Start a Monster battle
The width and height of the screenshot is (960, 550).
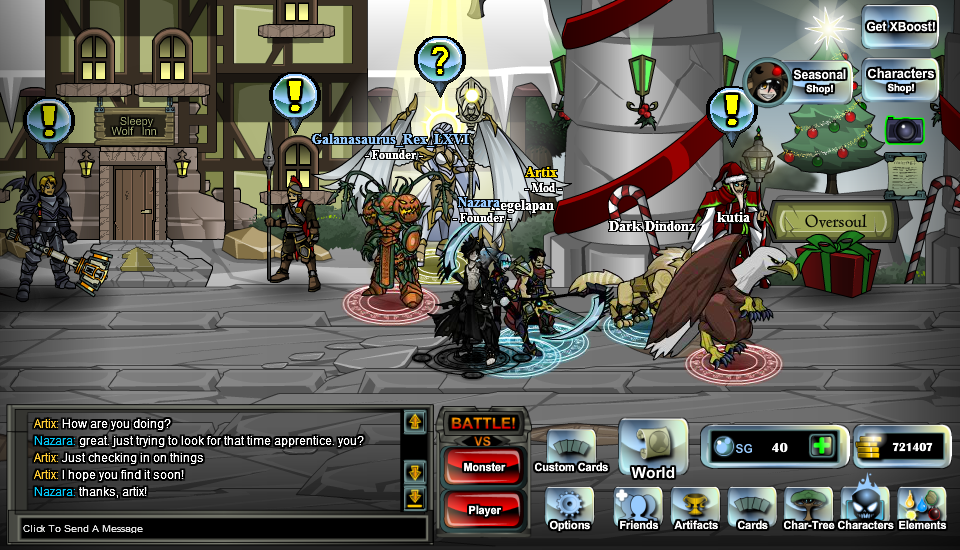coord(484,466)
